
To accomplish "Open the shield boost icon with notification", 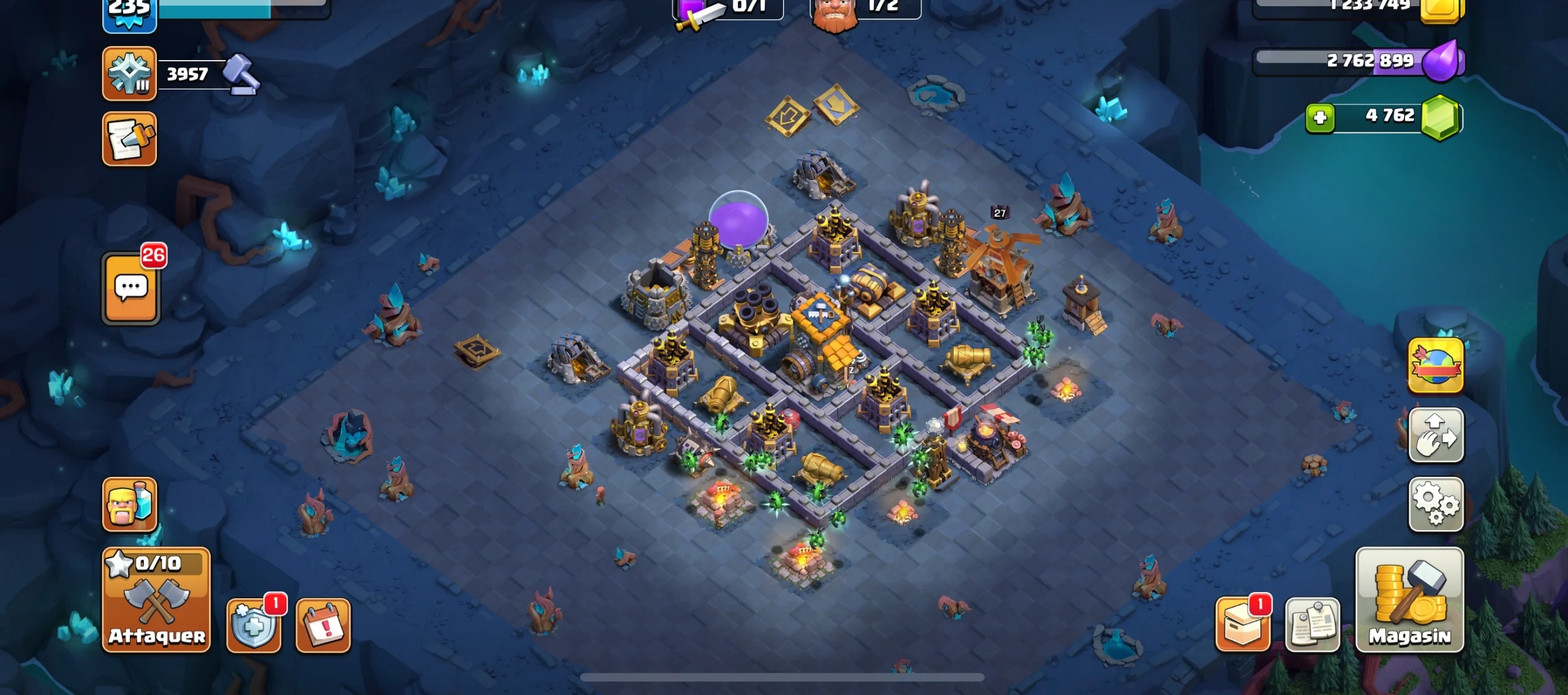I will (255, 624).
